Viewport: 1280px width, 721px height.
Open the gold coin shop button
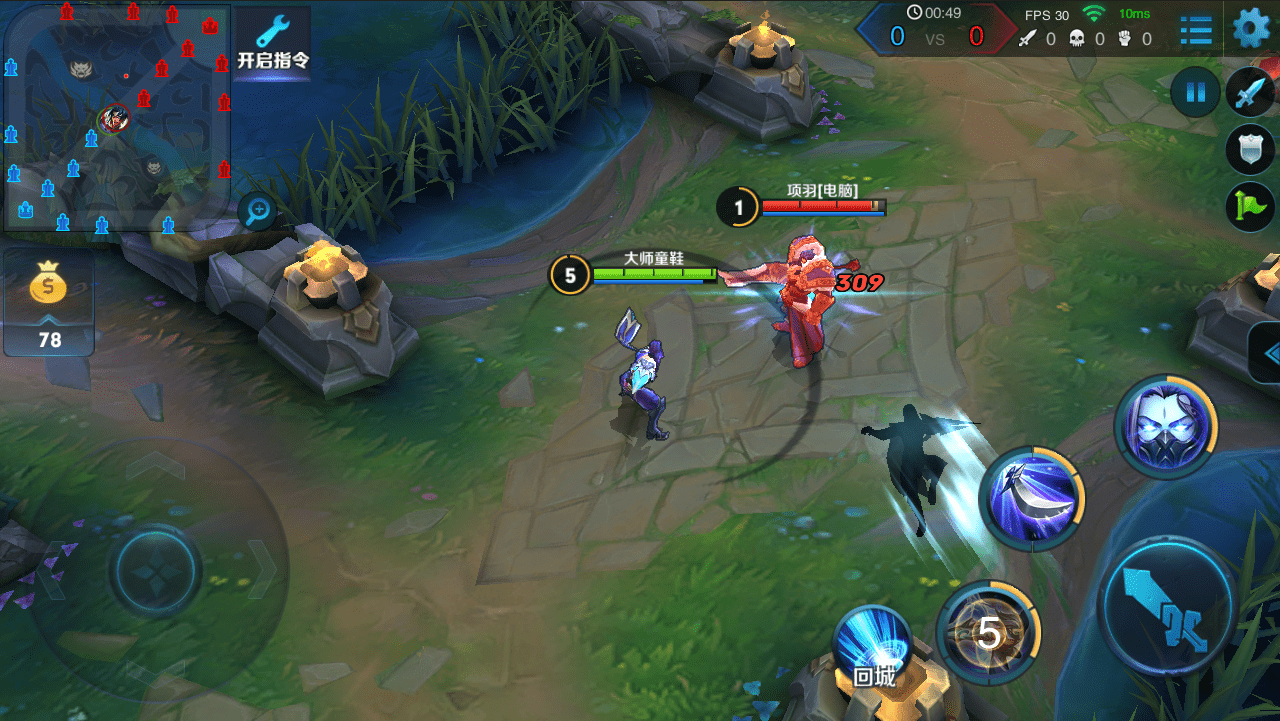(49, 301)
